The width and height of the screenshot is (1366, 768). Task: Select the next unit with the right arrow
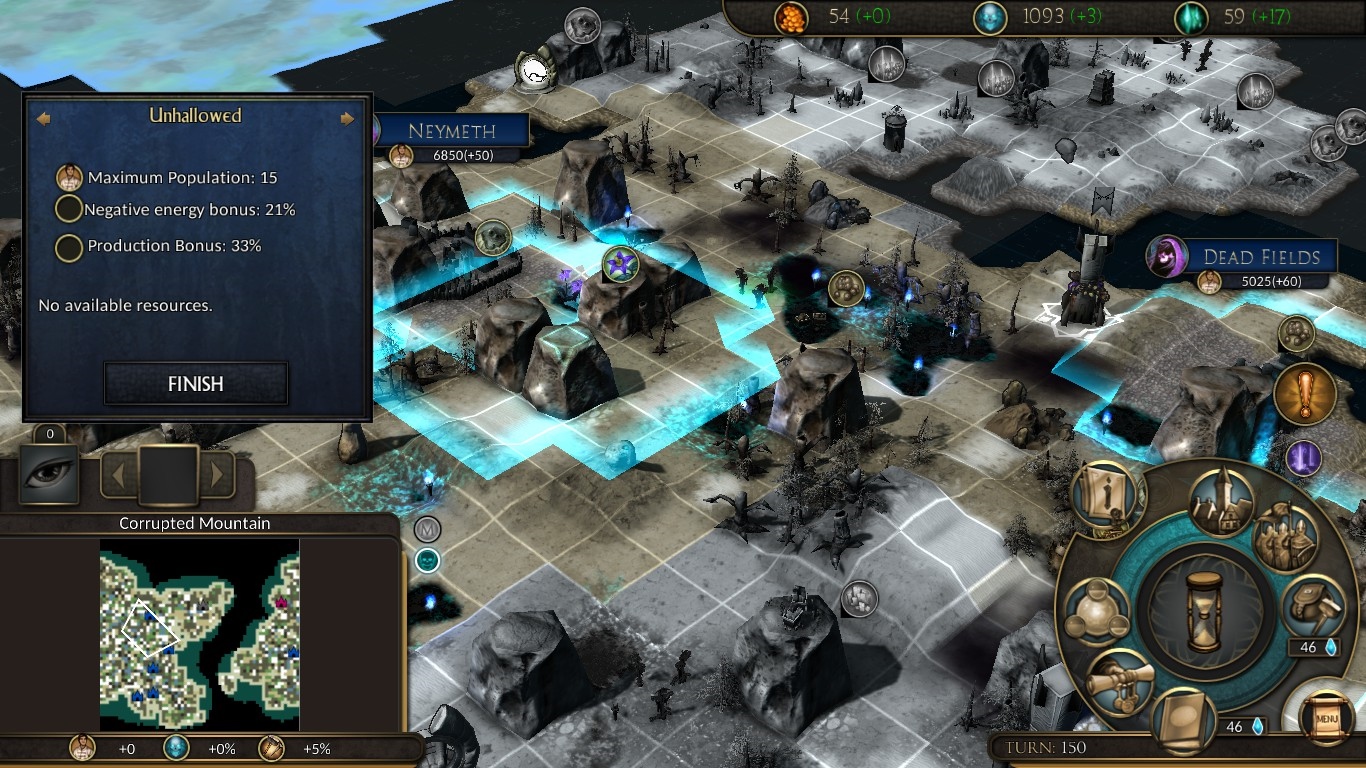217,475
